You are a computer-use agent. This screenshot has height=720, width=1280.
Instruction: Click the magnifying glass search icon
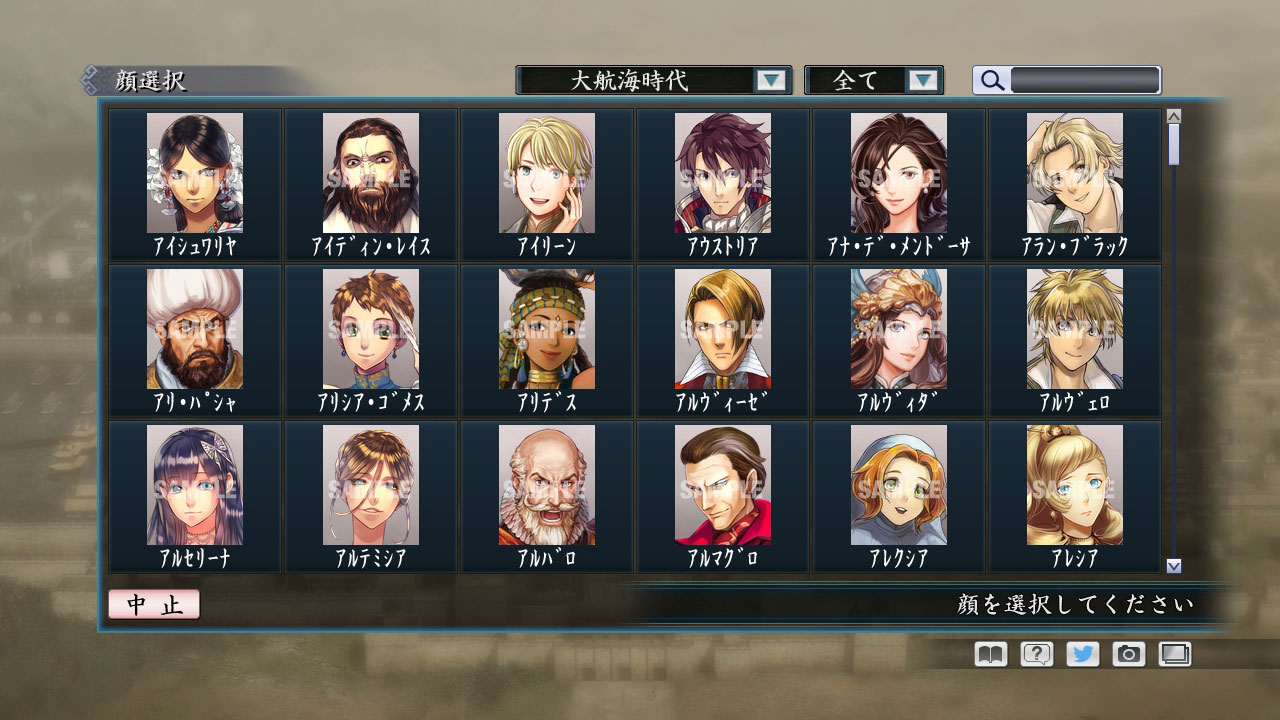tap(991, 81)
